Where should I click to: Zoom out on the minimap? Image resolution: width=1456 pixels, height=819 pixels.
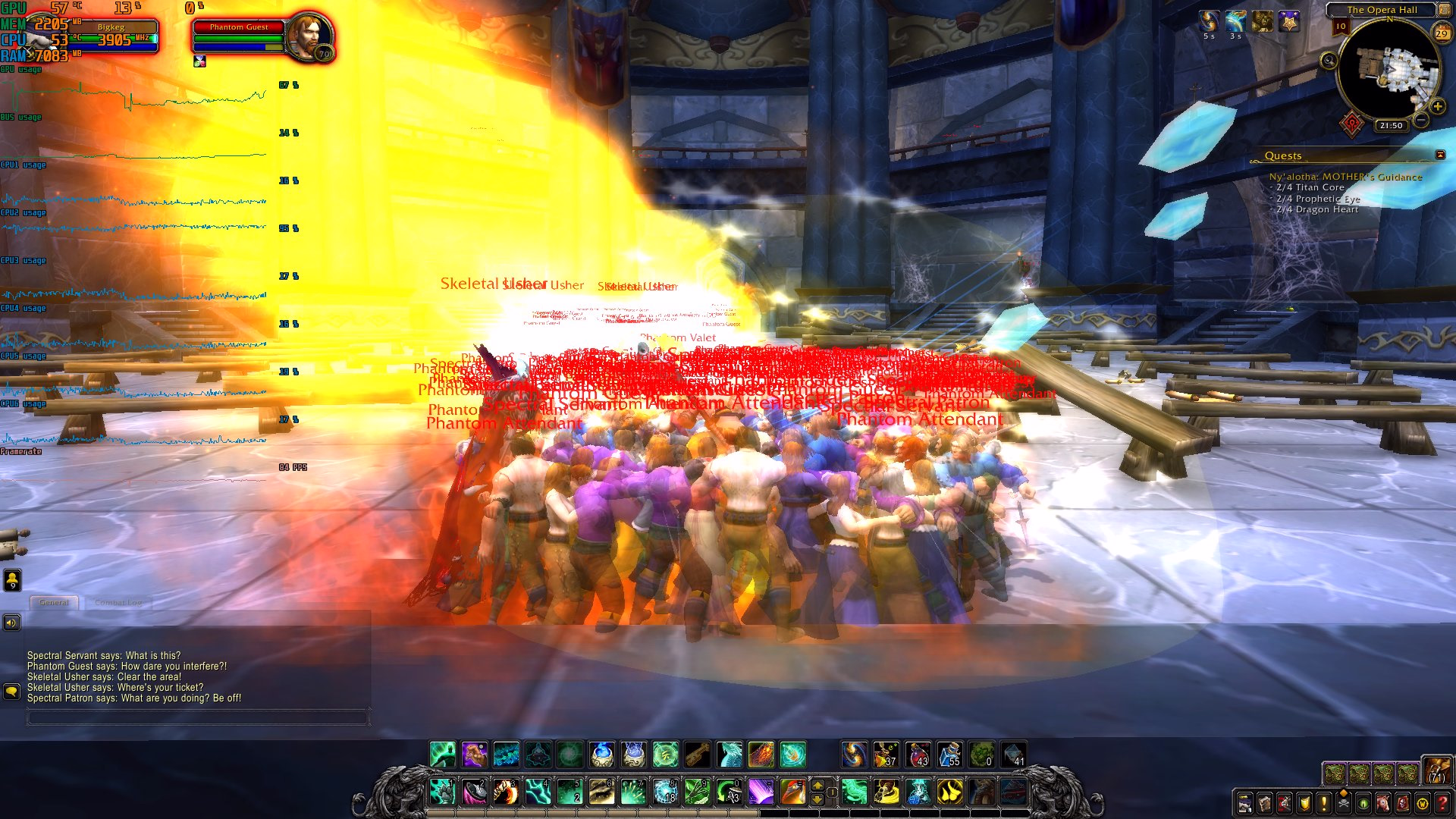coord(1422,121)
